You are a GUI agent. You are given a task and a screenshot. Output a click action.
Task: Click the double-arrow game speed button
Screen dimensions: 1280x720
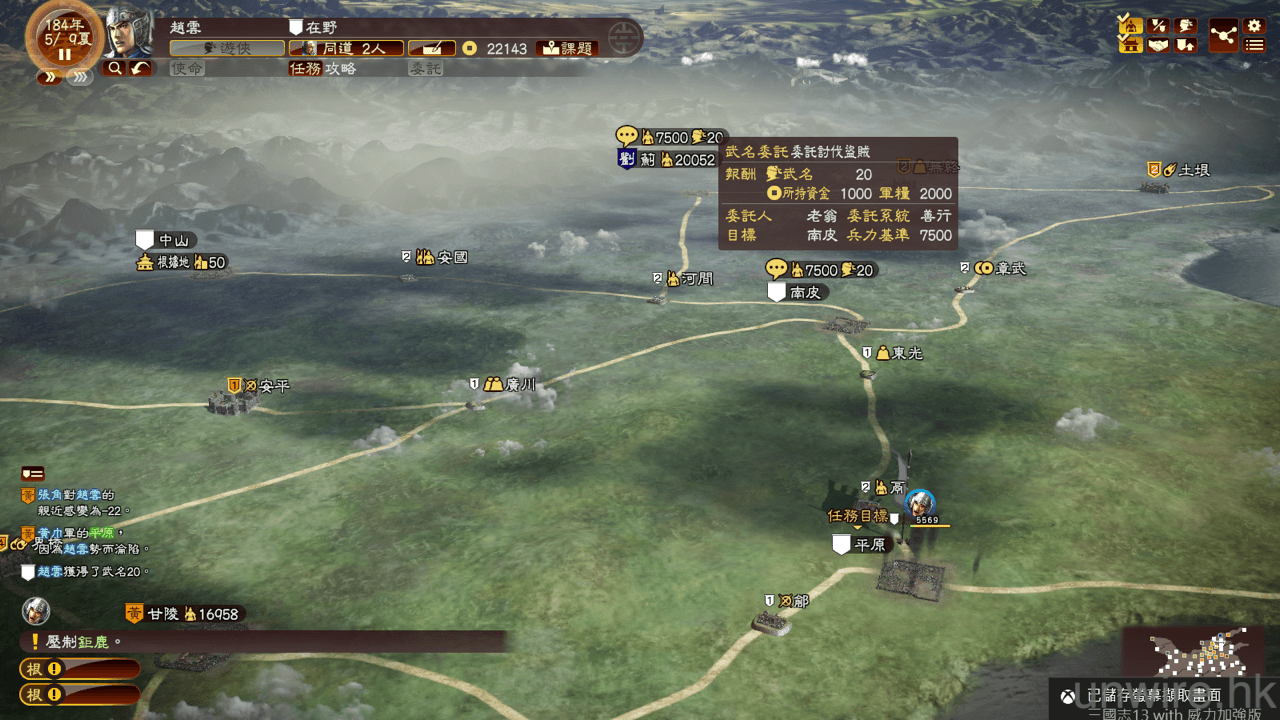pyautogui.click(x=47, y=76)
